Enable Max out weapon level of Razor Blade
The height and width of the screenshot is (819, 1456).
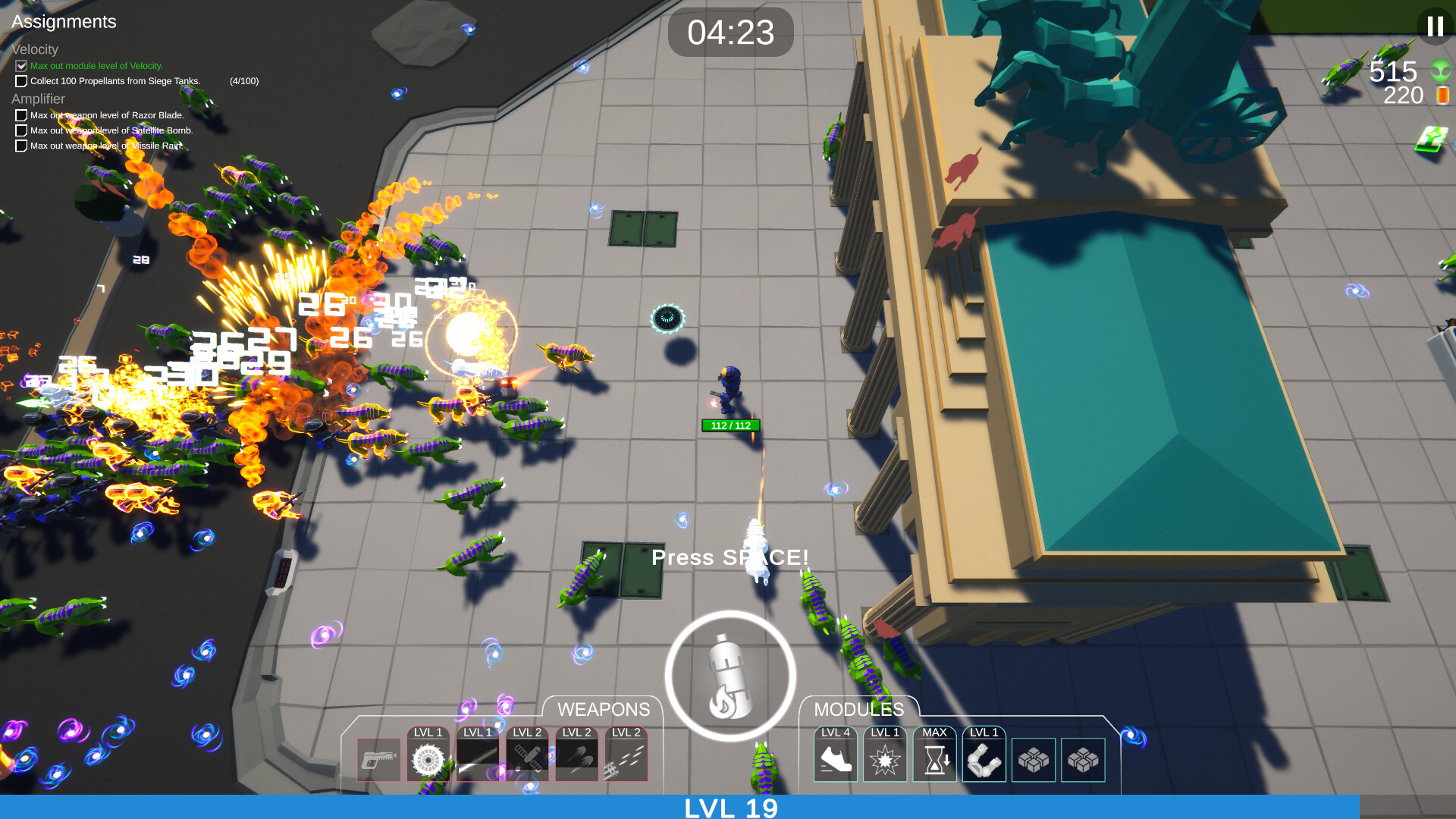point(20,115)
